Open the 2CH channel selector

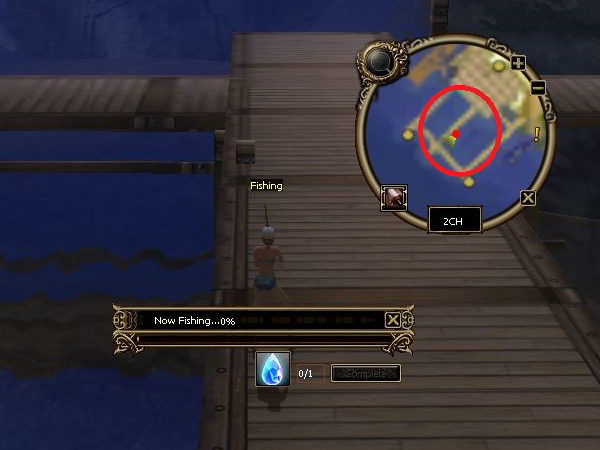(x=455, y=219)
